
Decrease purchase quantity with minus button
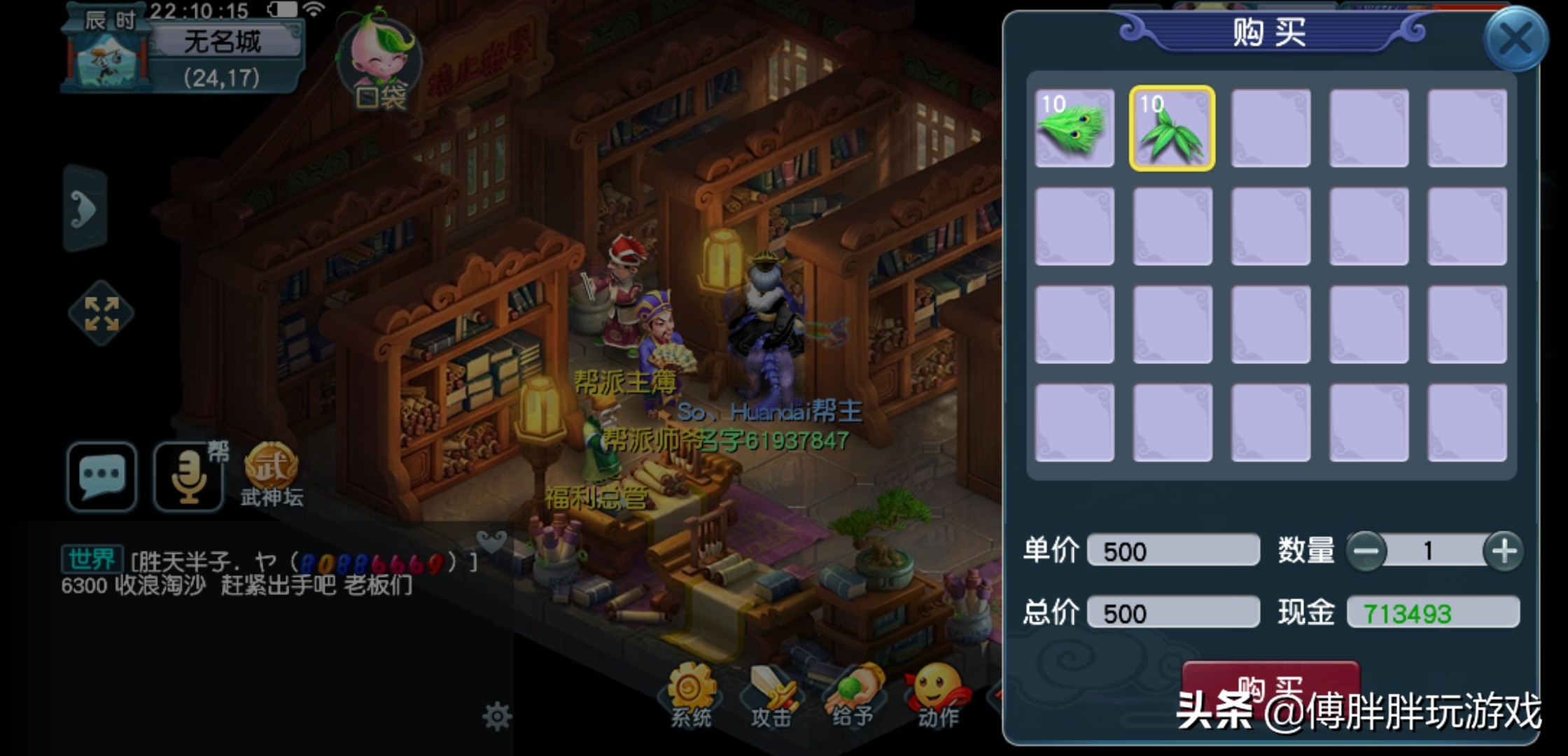coord(1366,552)
